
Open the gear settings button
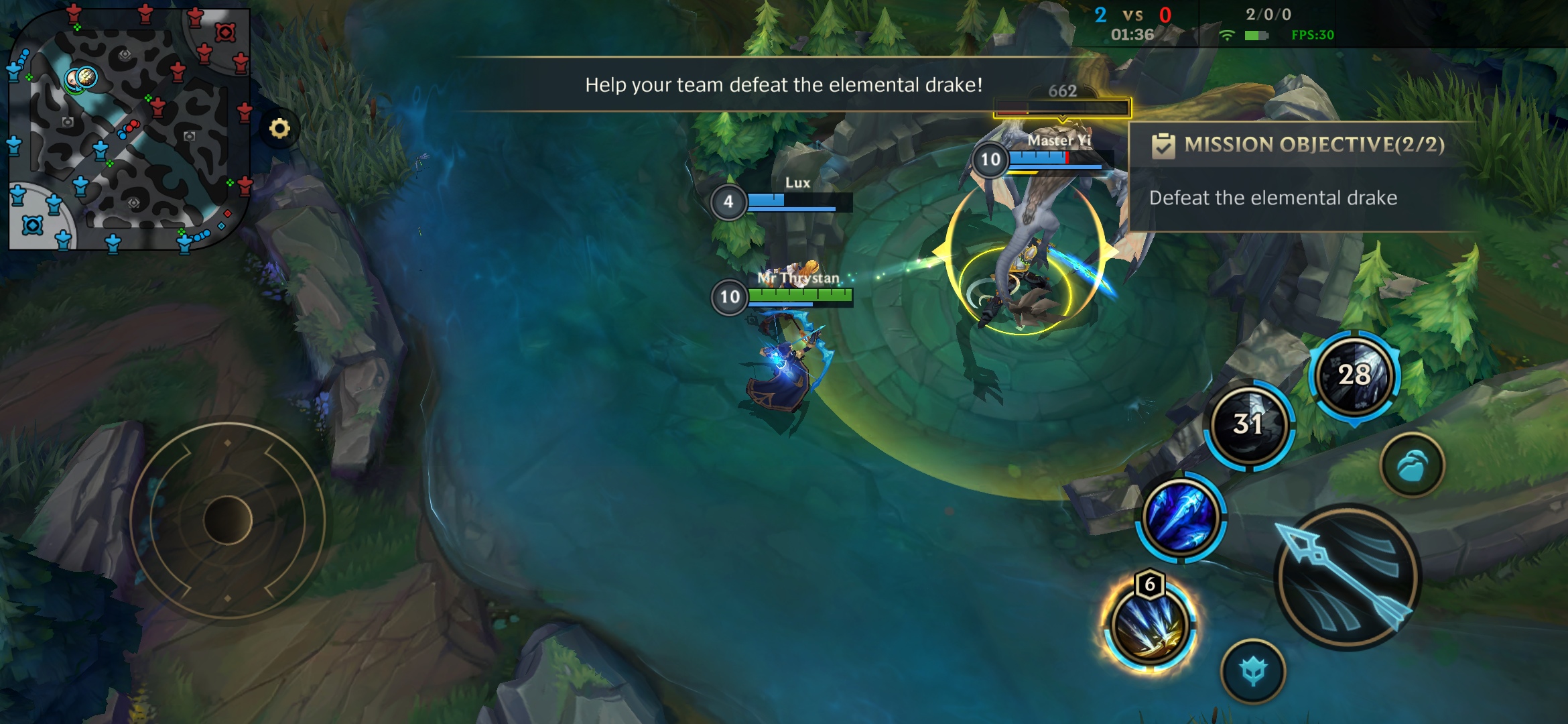click(x=279, y=128)
